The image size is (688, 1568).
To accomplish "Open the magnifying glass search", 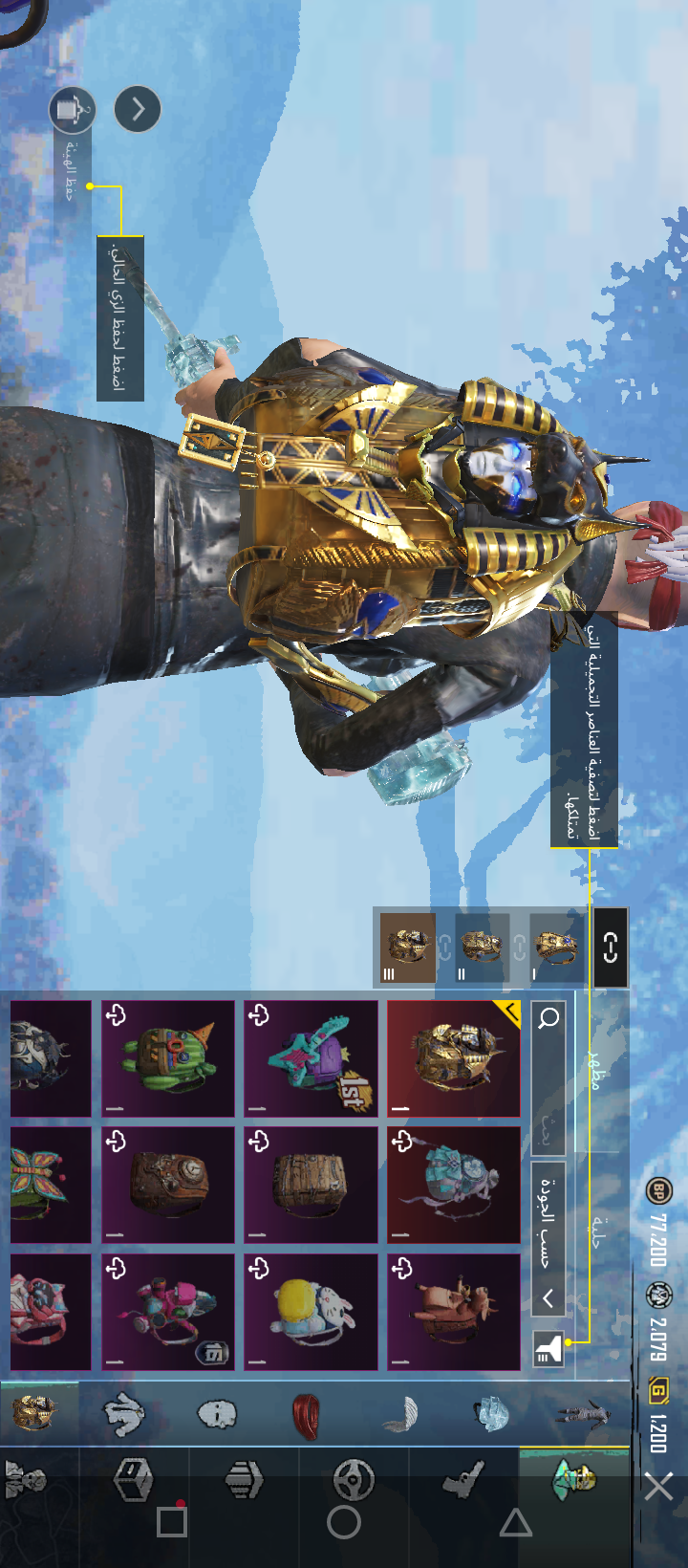I will point(548,1018).
